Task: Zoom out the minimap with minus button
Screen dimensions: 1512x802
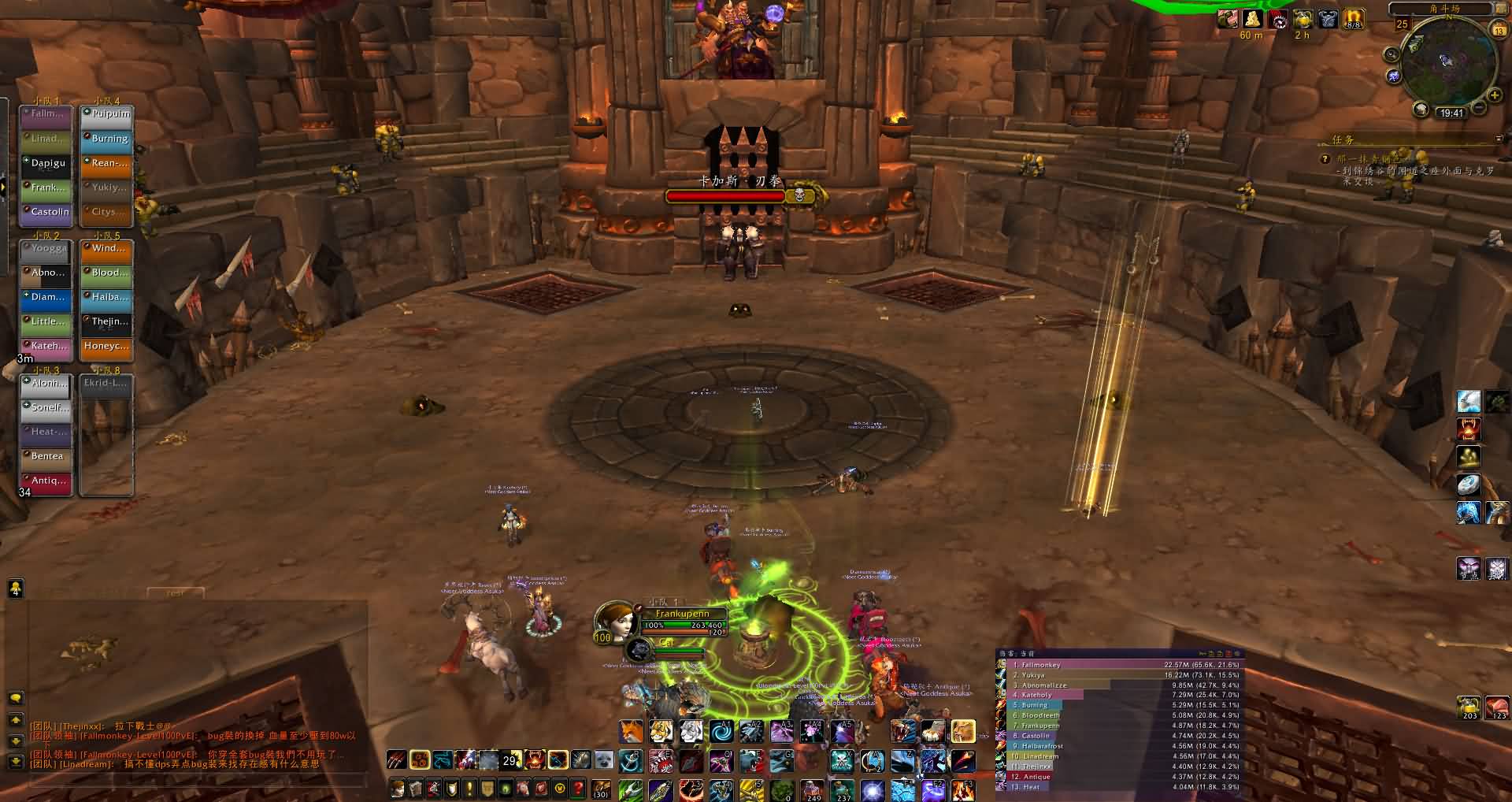Action: pos(1478,108)
